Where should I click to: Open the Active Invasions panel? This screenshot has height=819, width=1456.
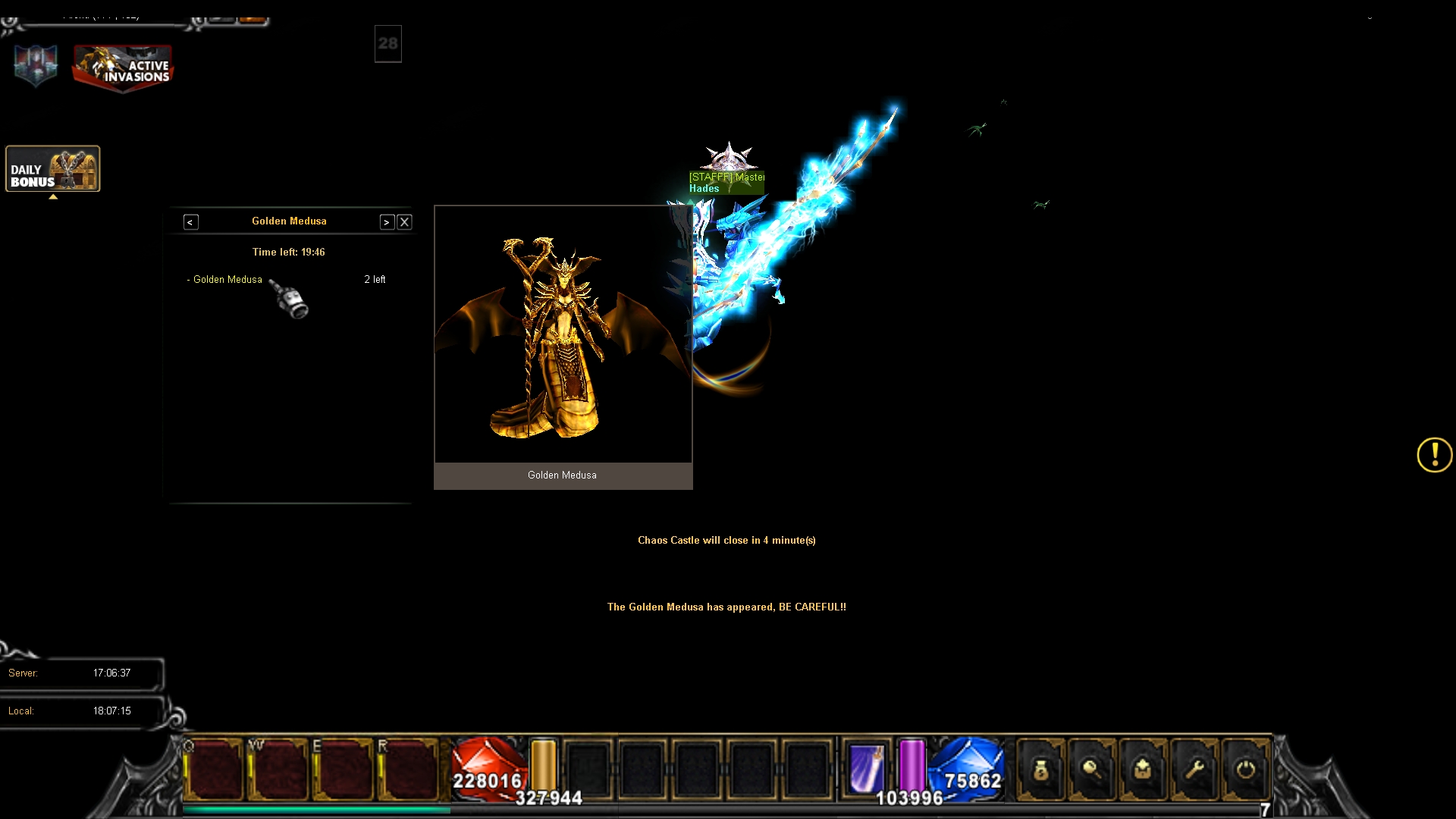(123, 67)
